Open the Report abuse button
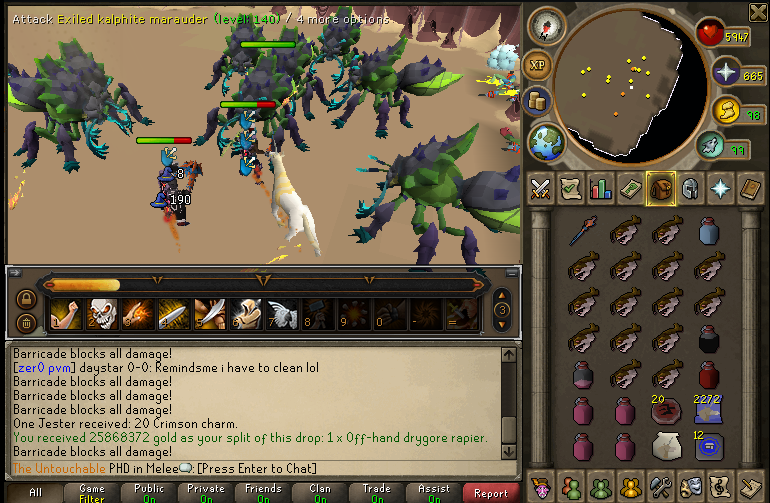The height and width of the screenshot is (503, 770). click(x=491, y=492)
